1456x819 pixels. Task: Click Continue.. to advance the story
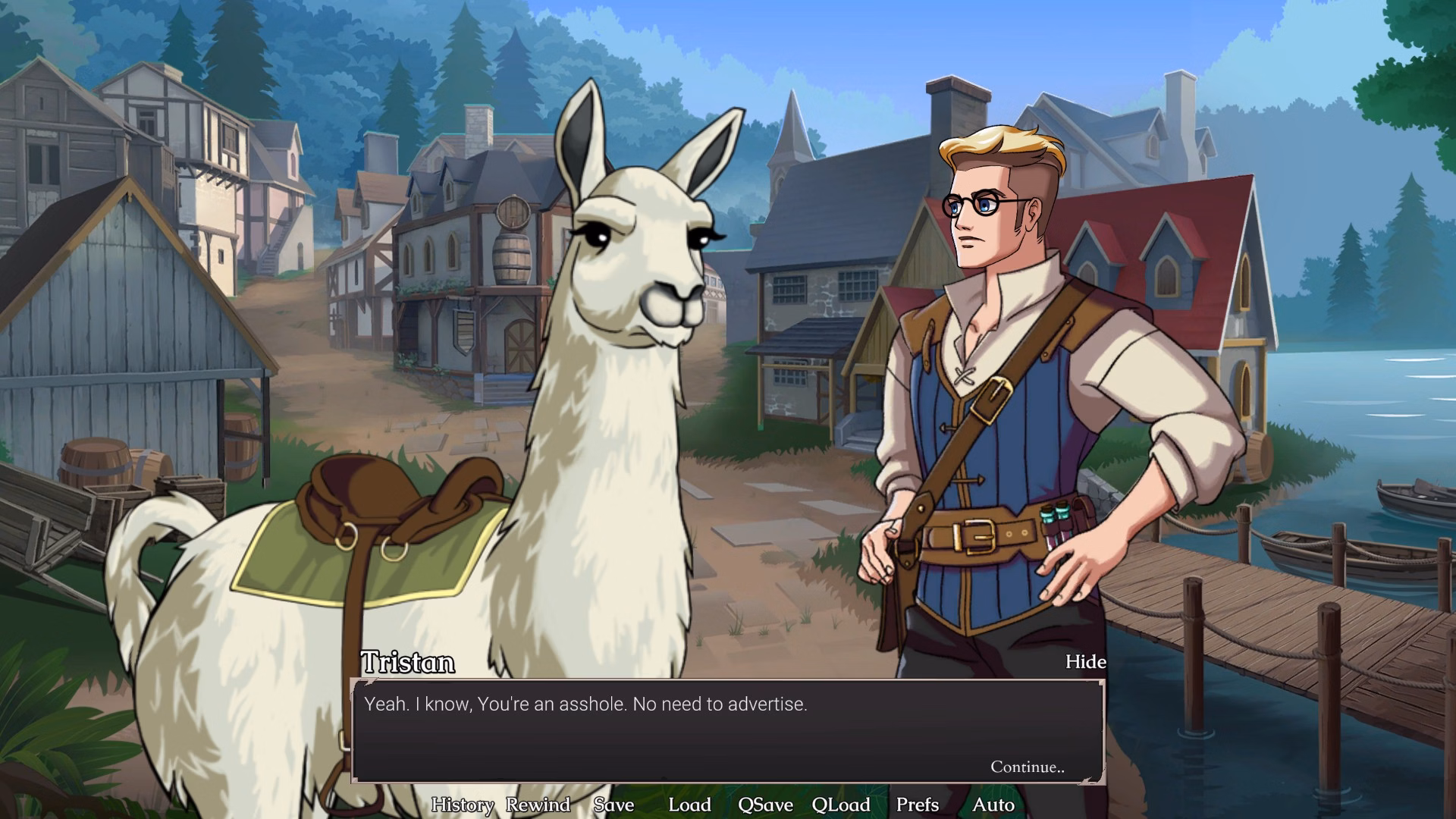point(1028,767)
